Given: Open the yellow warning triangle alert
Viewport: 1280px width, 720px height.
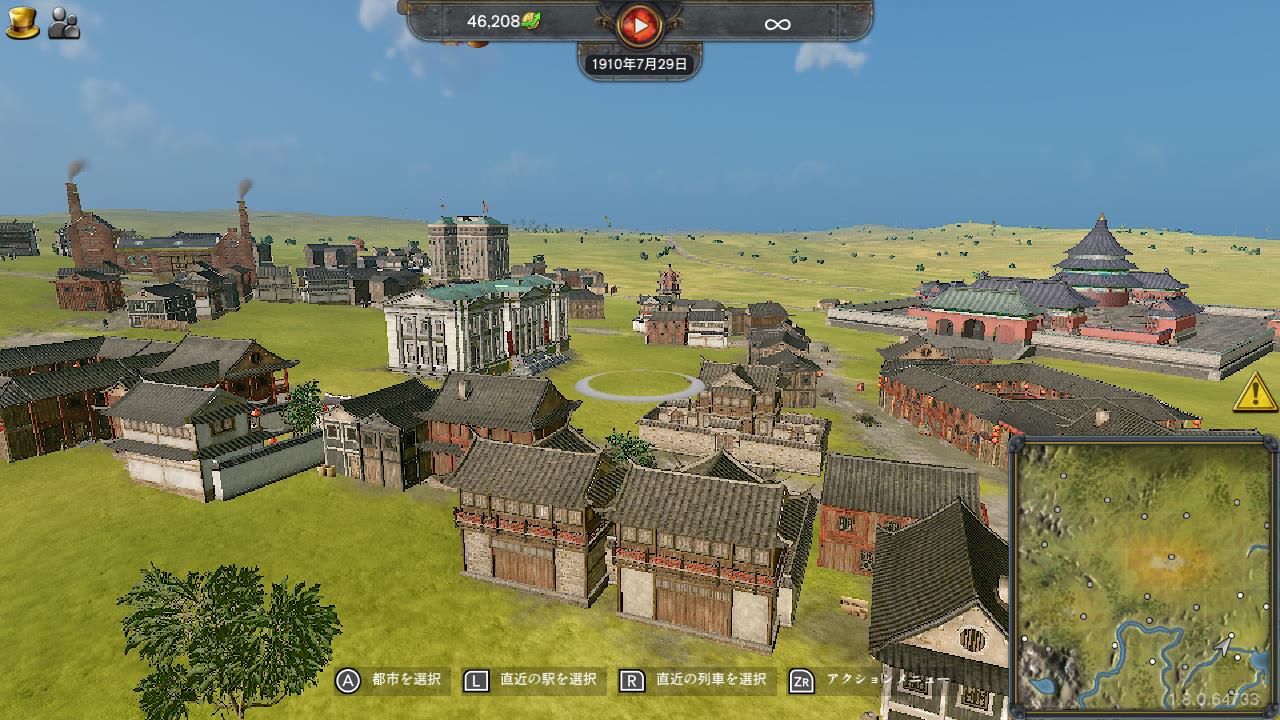Looking at the screenshot, I should pyautogui.click(x=1254, y=392).
